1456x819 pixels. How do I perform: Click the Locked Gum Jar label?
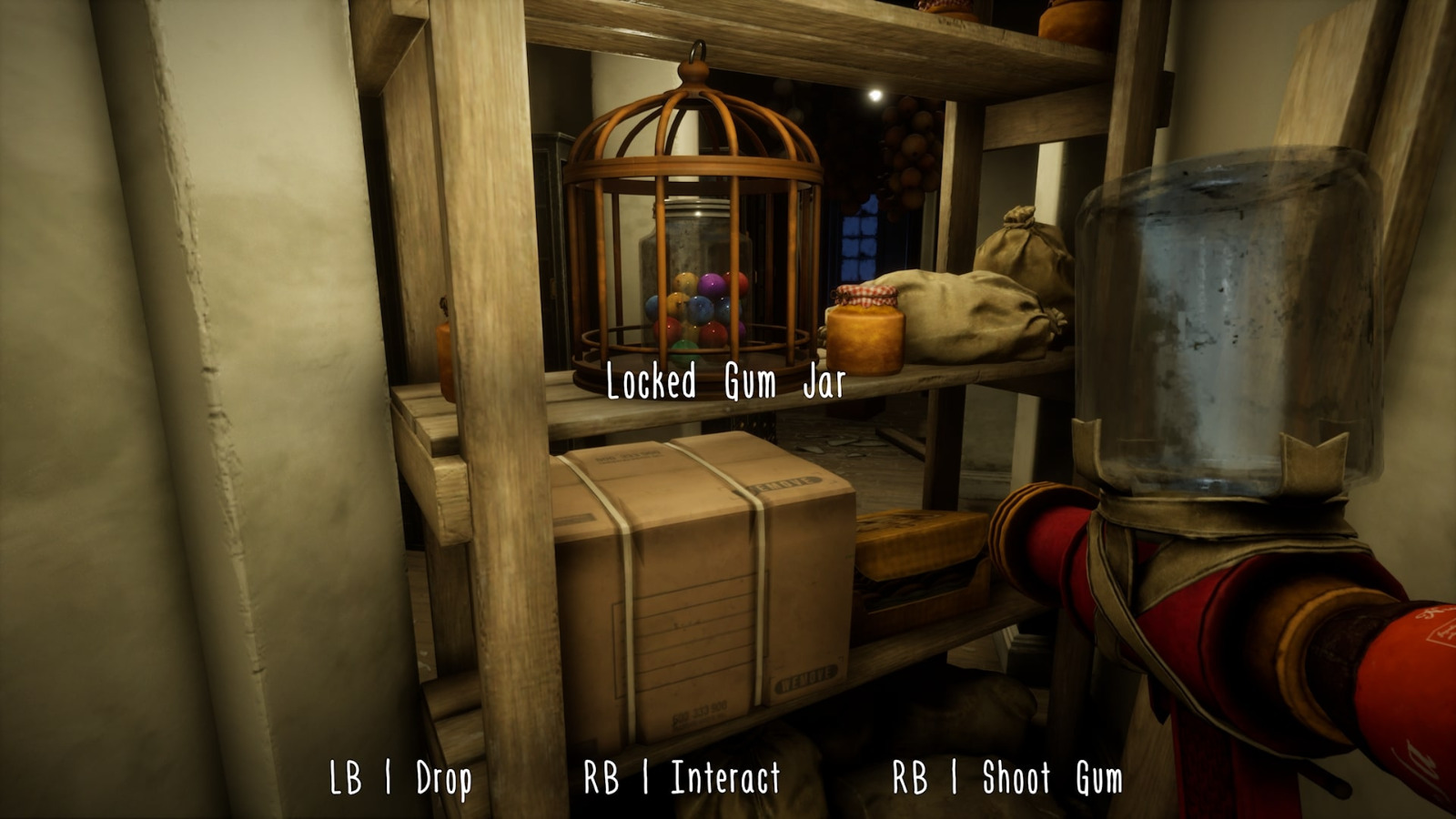[723, 381]
